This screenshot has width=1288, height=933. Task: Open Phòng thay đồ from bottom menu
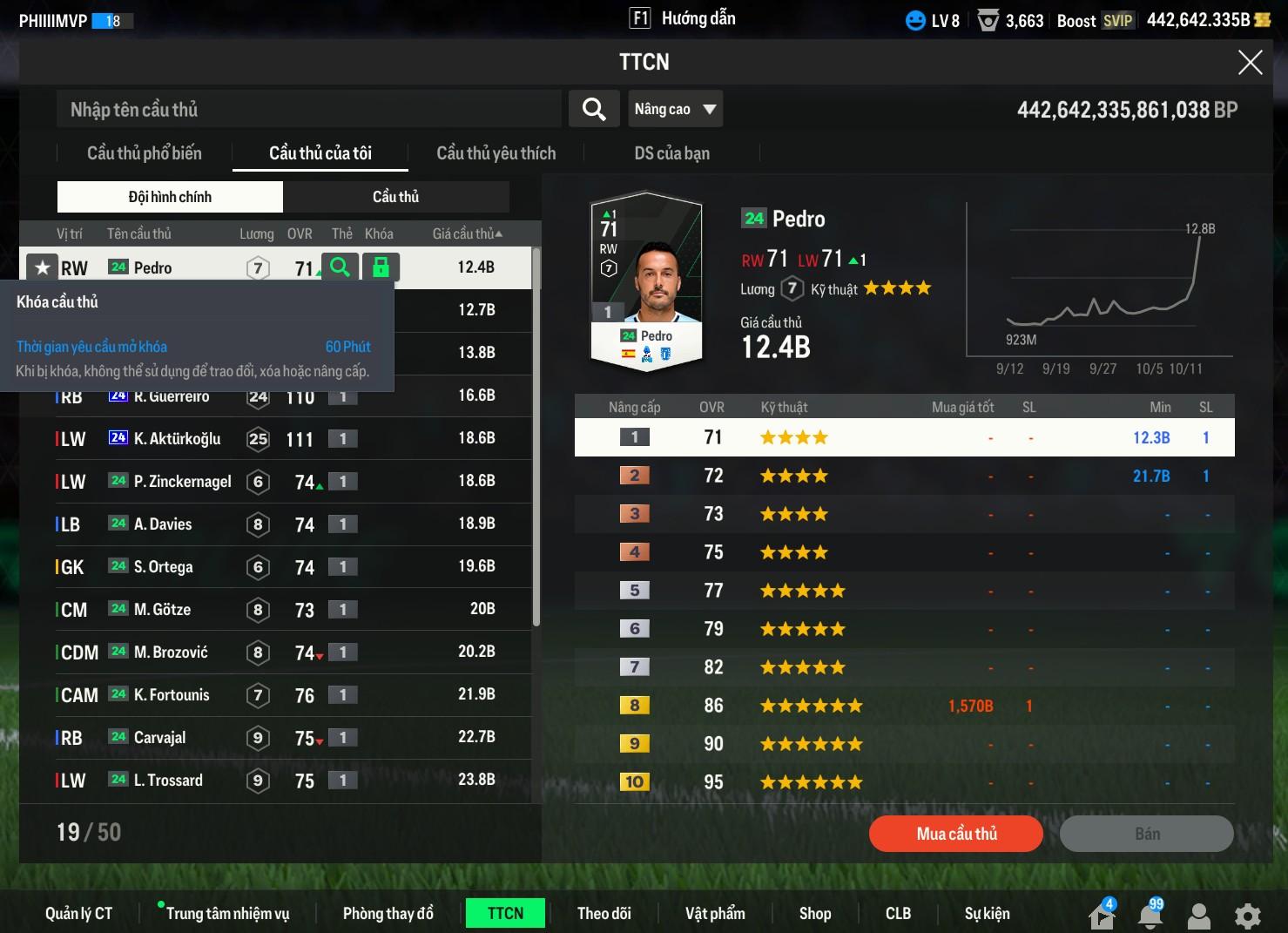pyautogui.click(x=388, y=913)
